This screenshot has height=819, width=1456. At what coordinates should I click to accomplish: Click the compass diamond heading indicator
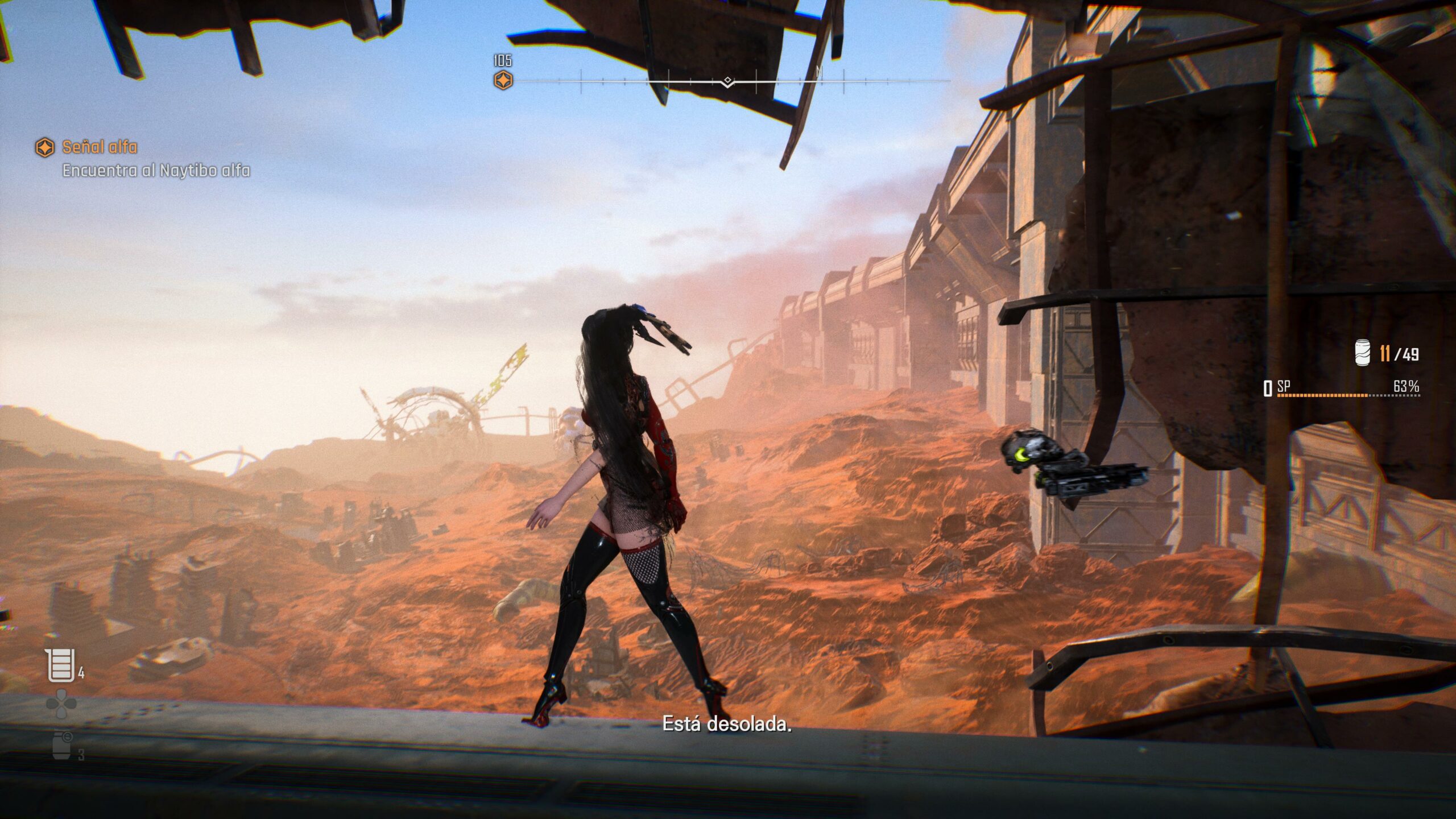tap(727, 82)
